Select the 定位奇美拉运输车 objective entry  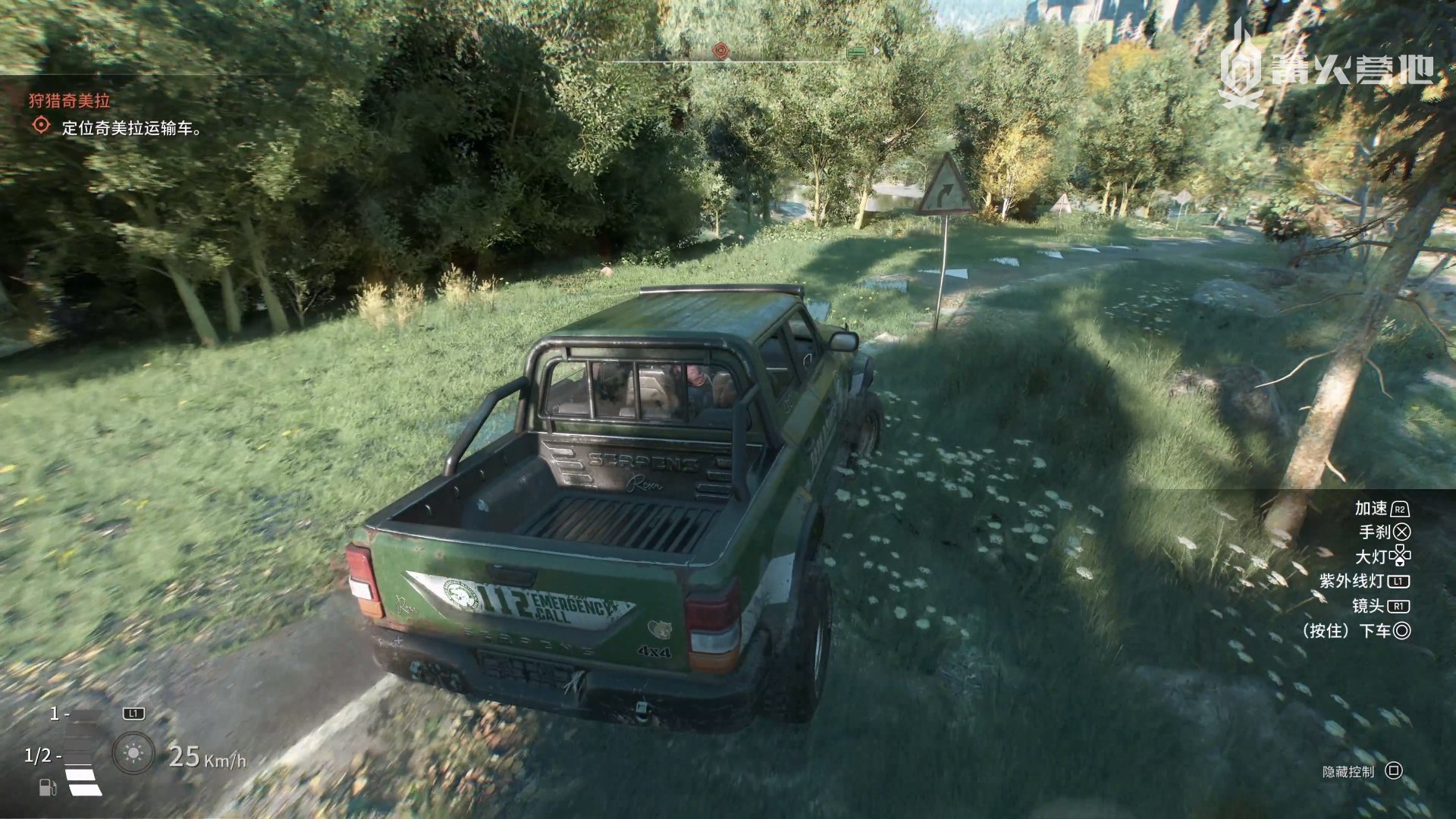[x=132, y=128]
